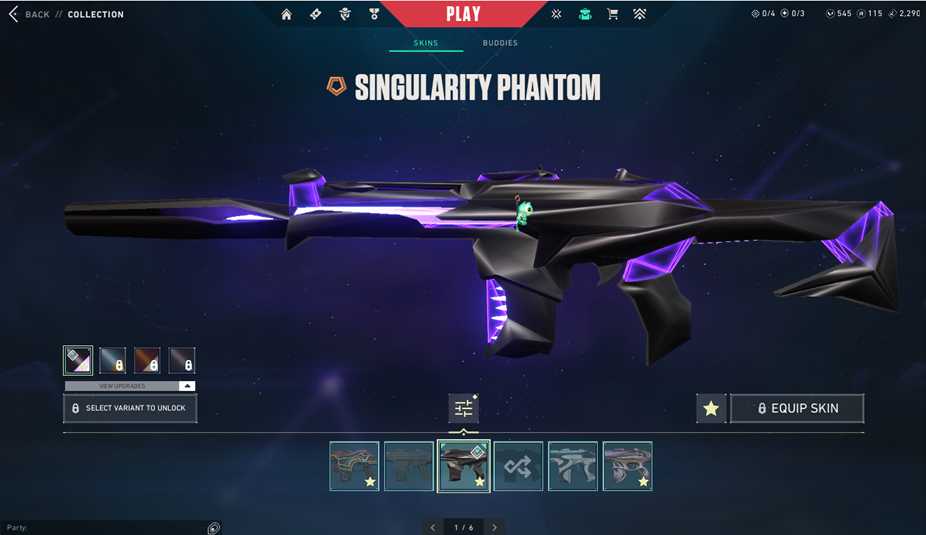Open the store shopping cart

[612, 14]
